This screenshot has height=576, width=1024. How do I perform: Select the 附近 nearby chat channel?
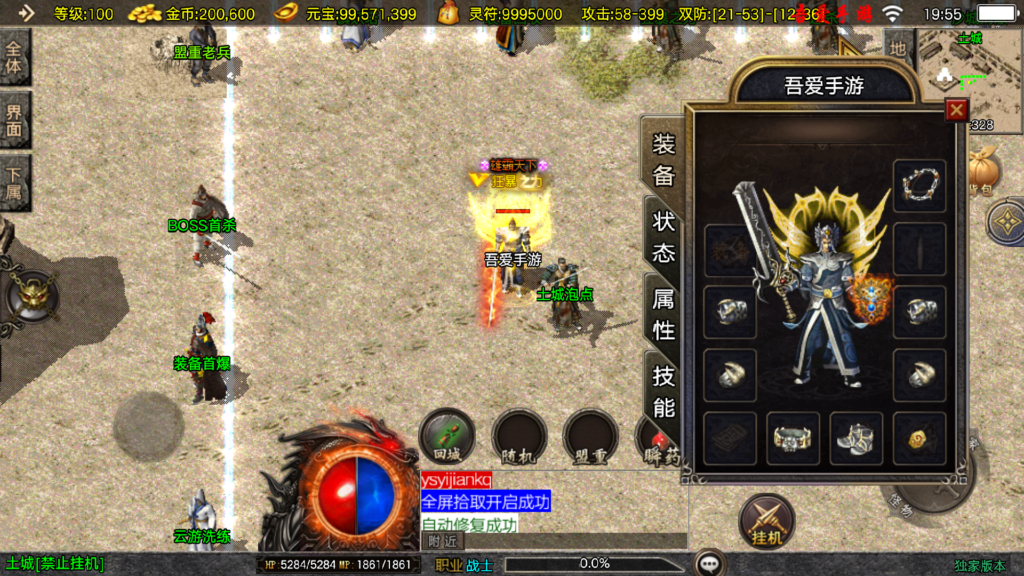pos(442,540)
